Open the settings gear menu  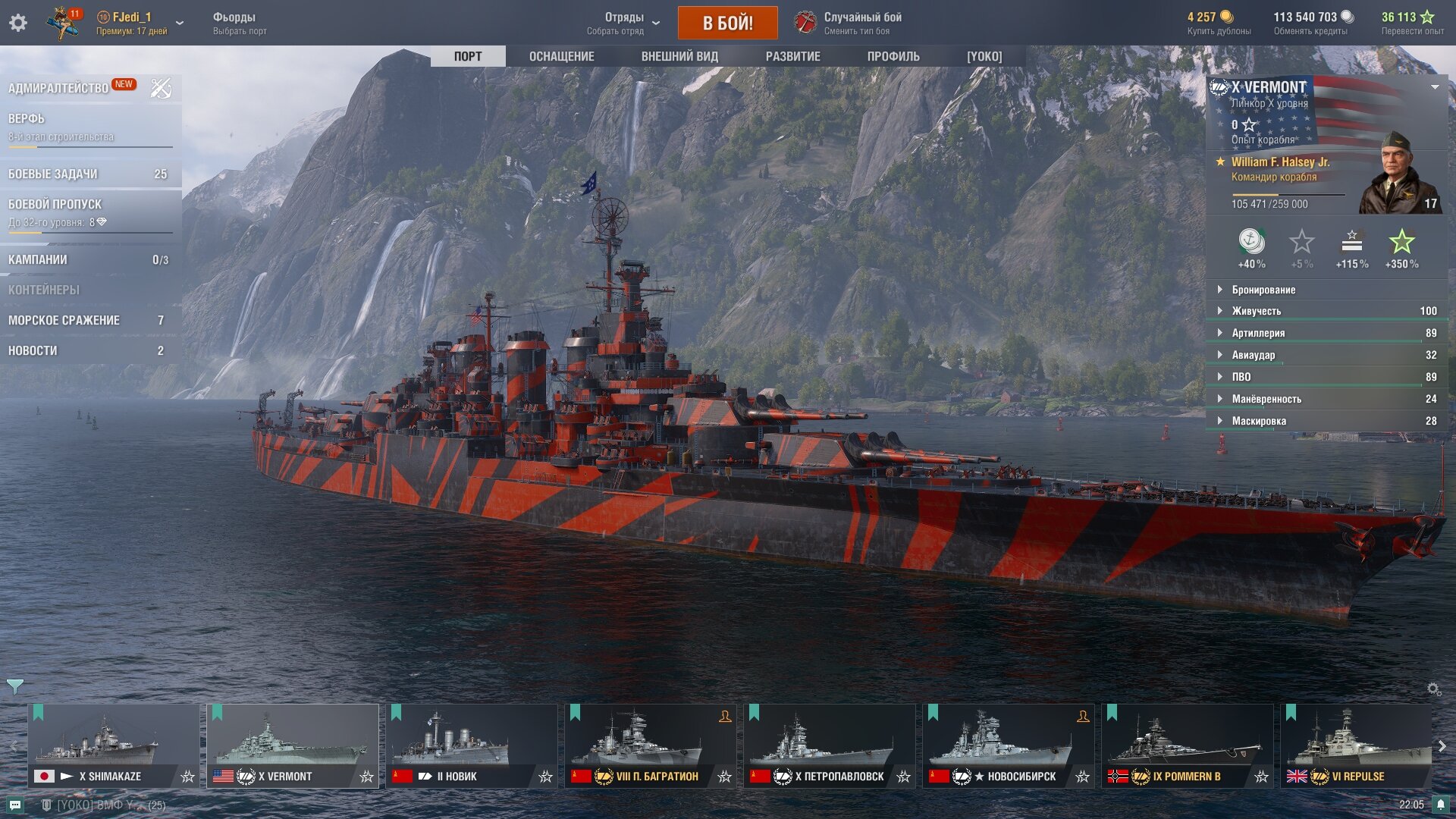click(x=18, y=23)
